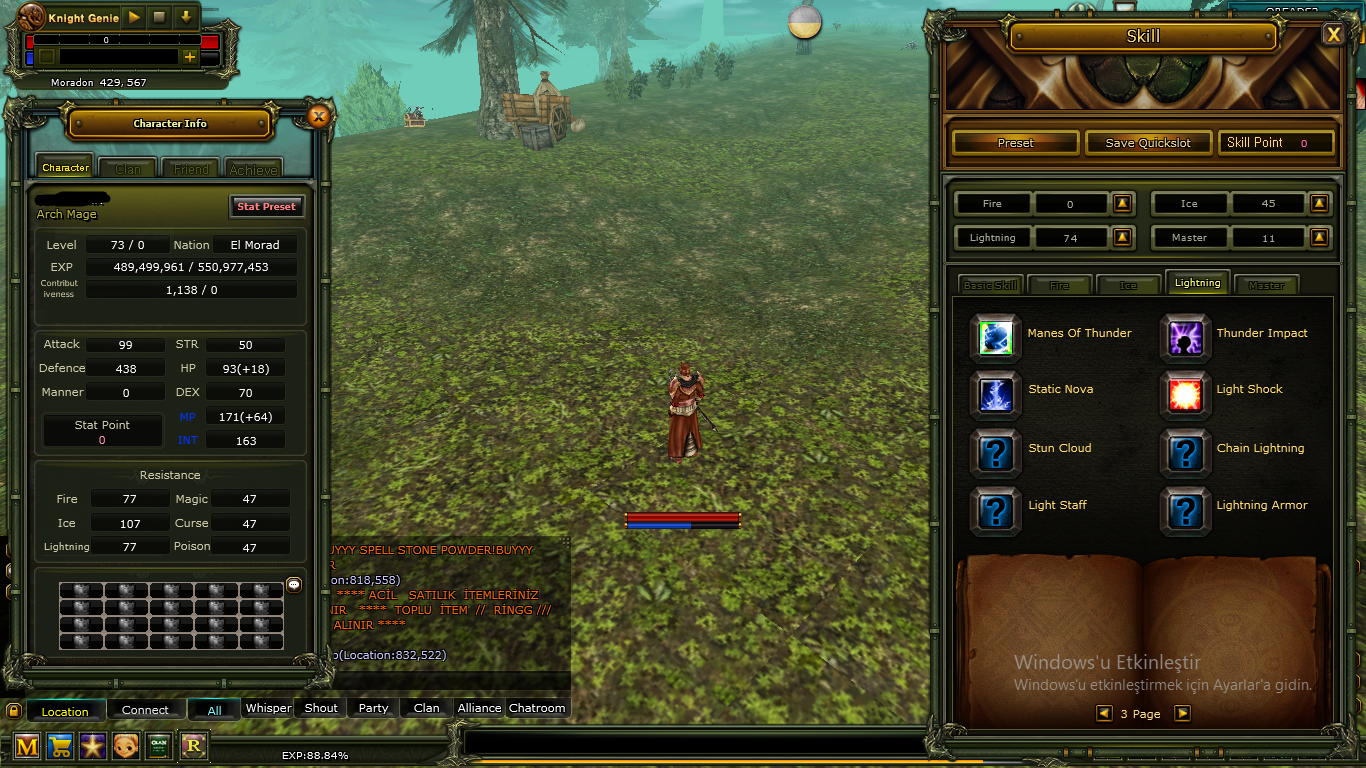
Task: Open the smiley emote icon near the inventory
Action: (x=293, y=585)
